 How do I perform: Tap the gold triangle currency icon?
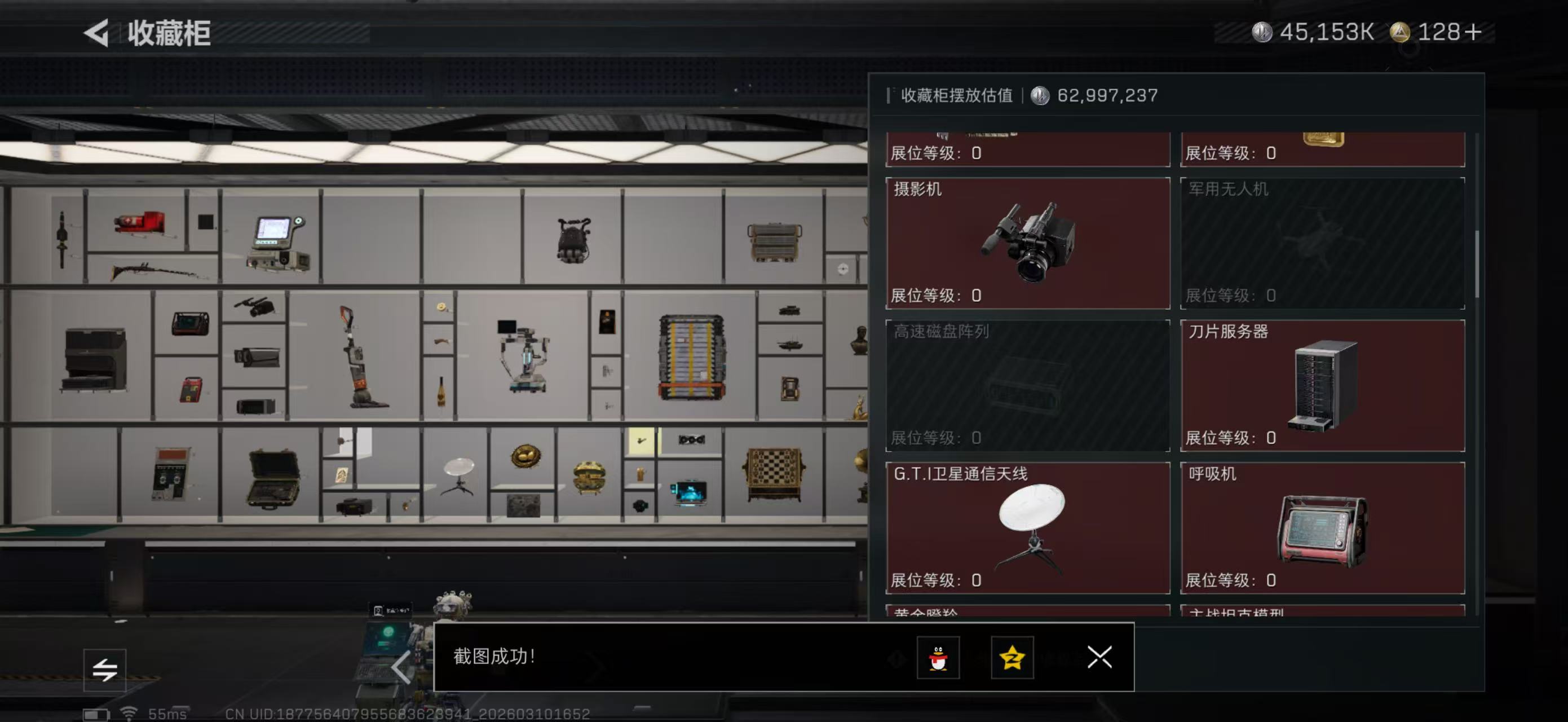pyautogui.click(x=1399, y=33)
